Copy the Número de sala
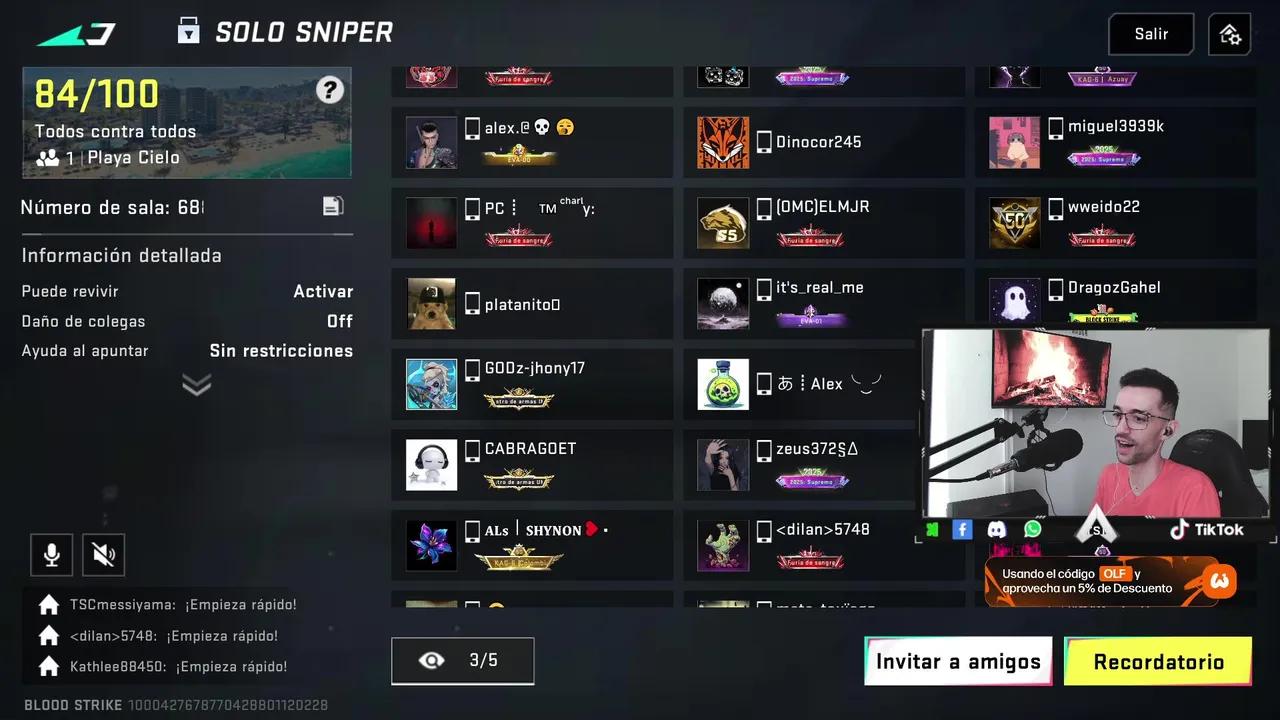The height and width of the screenshot is (720, 1280). pyautogui.click(x=333, y=205)
